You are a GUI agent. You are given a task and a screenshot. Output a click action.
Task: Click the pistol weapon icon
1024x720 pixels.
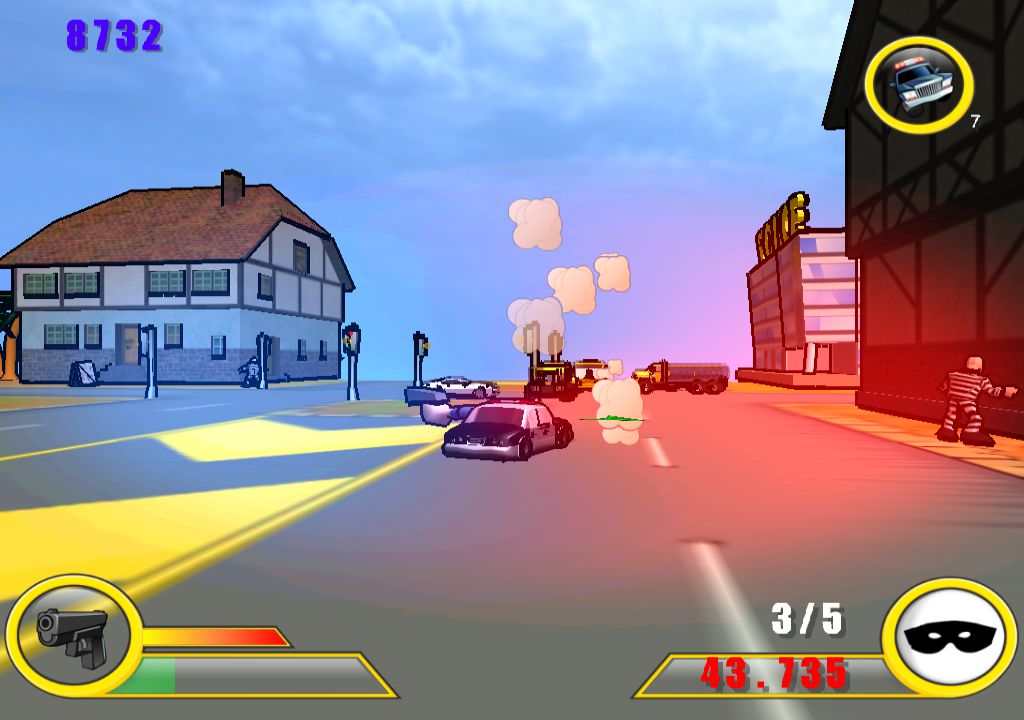72,635
